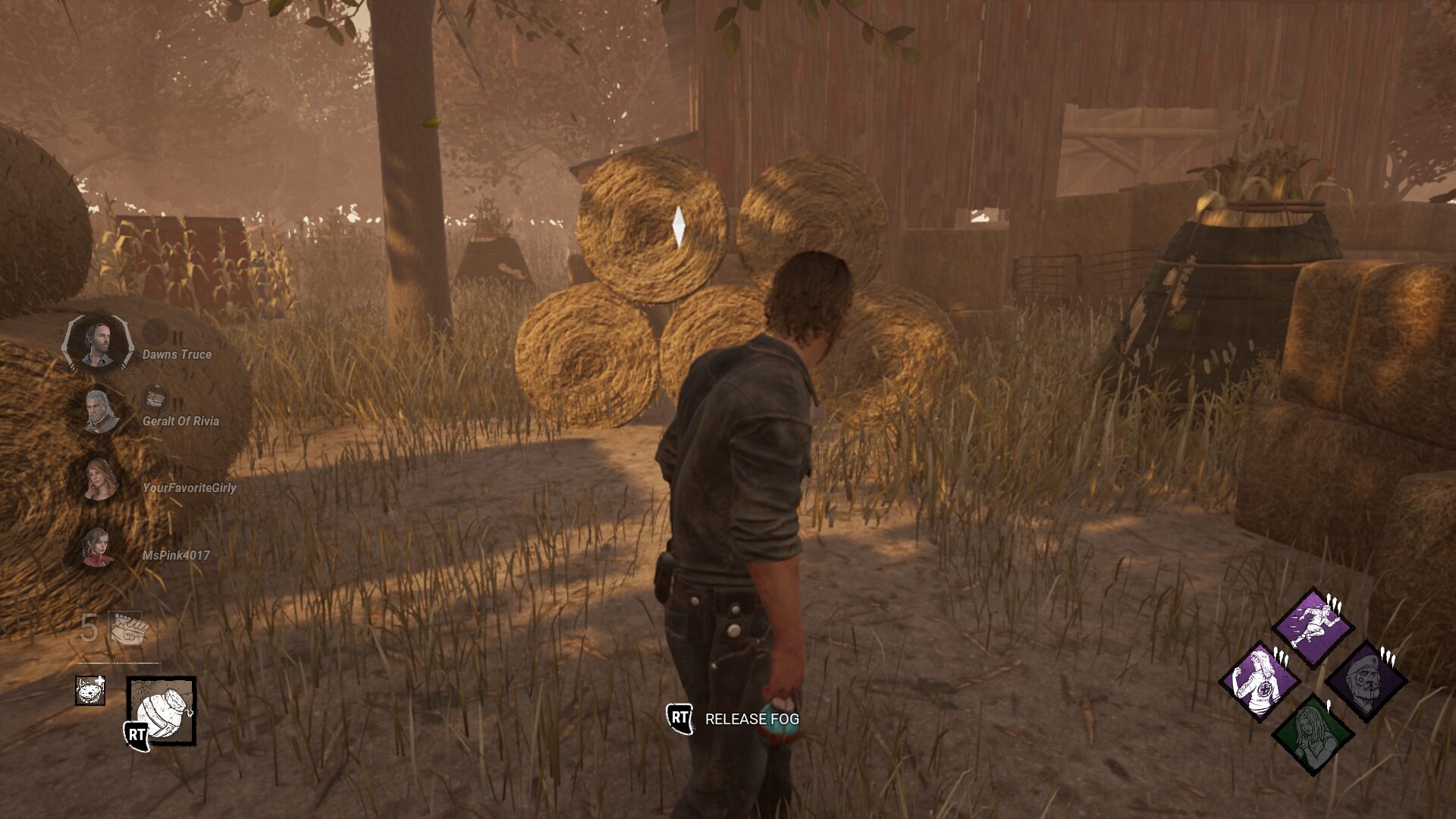1456x819 pixels.
Task: Select the fog vial item slot
Action: coord(161,711)
